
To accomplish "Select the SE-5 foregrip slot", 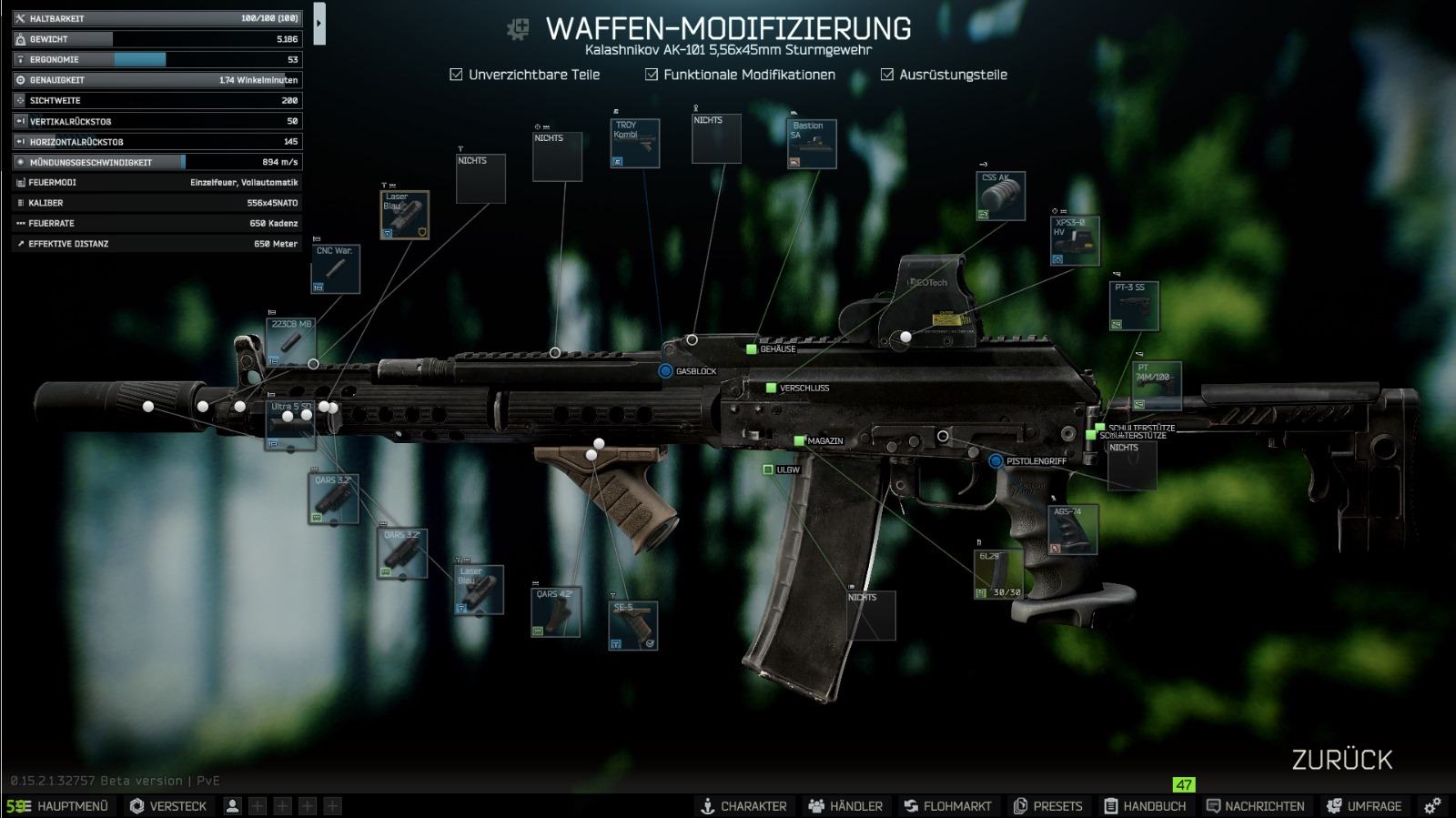I will (633, 625).
